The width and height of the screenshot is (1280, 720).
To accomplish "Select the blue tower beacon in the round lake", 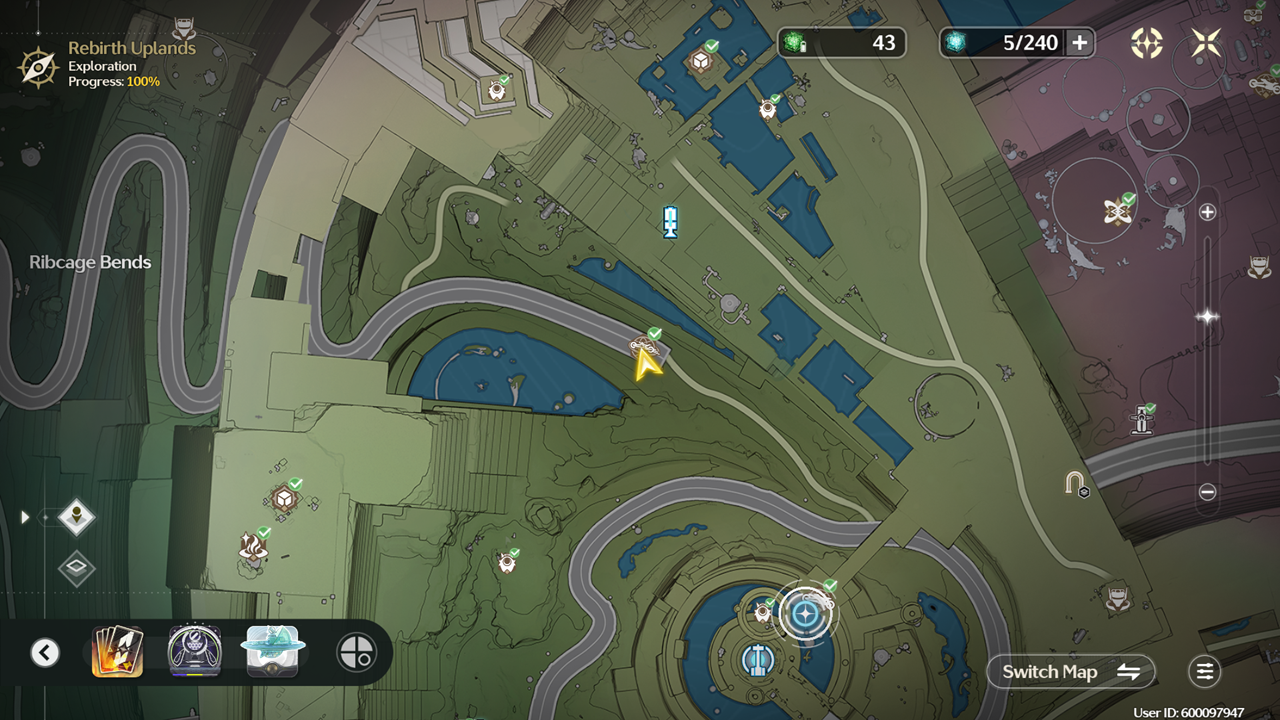I will click(x=757, y=659).
